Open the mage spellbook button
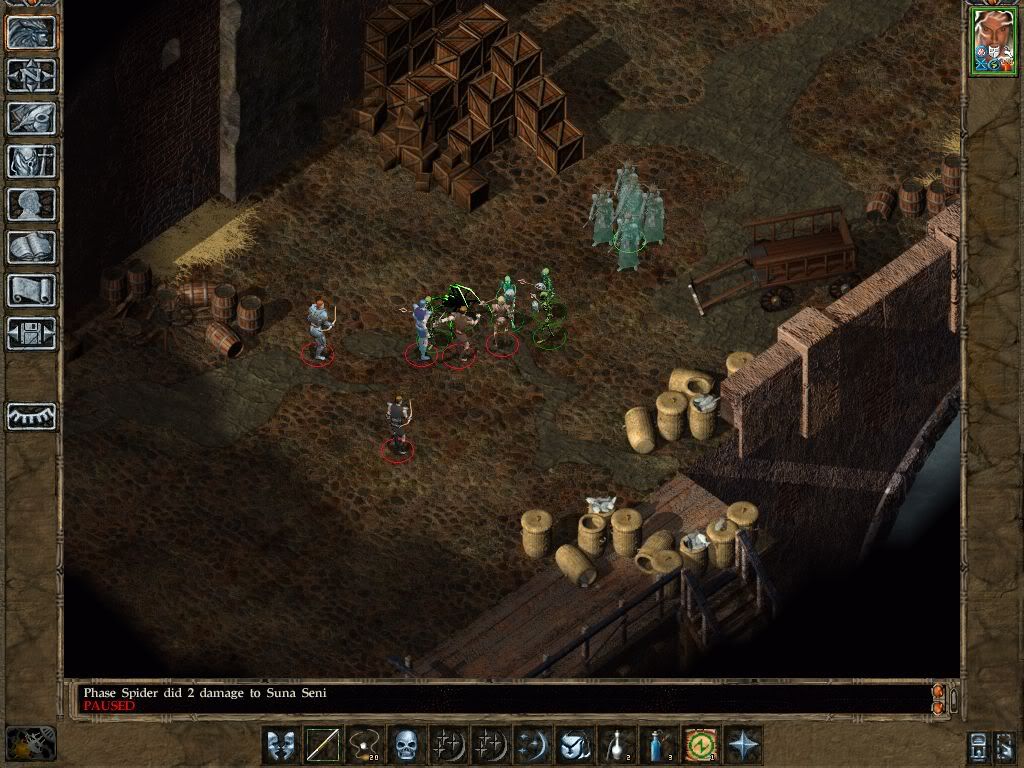The width and height of the screenshot is (1024, 768). click(x=31, y=247)
